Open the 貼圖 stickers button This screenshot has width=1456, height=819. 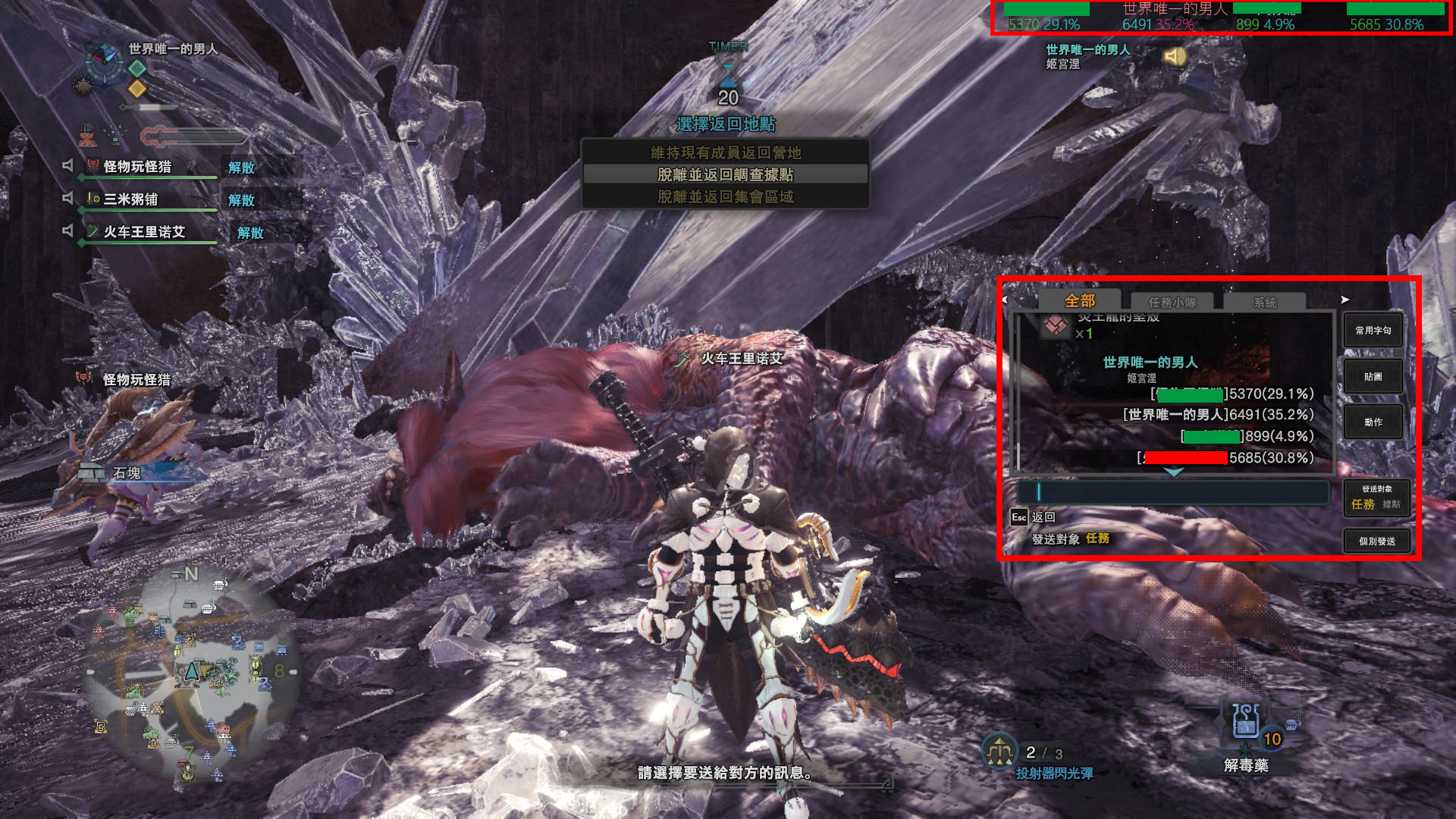[1373, 377]
